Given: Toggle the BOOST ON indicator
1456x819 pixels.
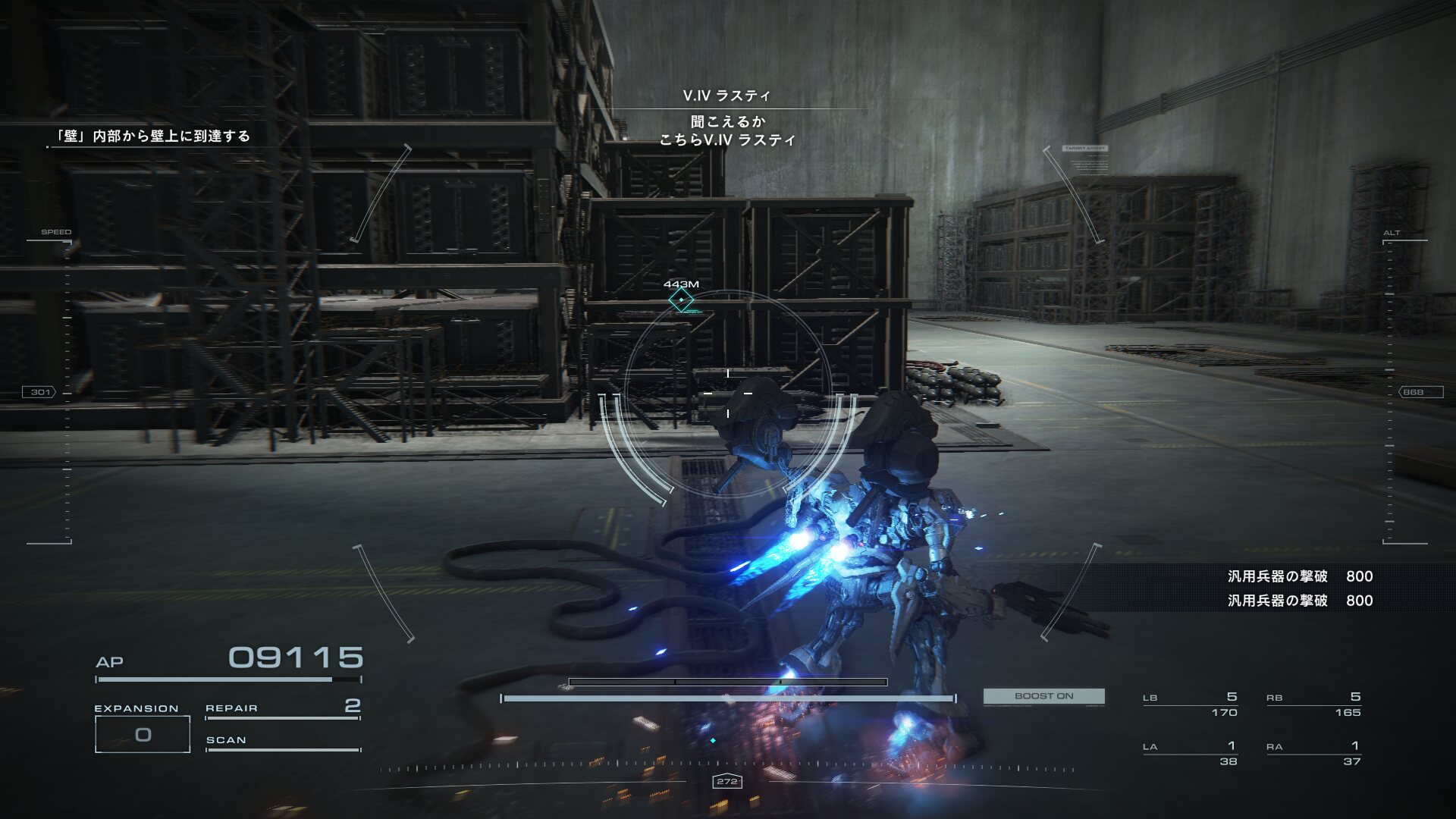Looking at the screenshot, I should click(1043, 696).
